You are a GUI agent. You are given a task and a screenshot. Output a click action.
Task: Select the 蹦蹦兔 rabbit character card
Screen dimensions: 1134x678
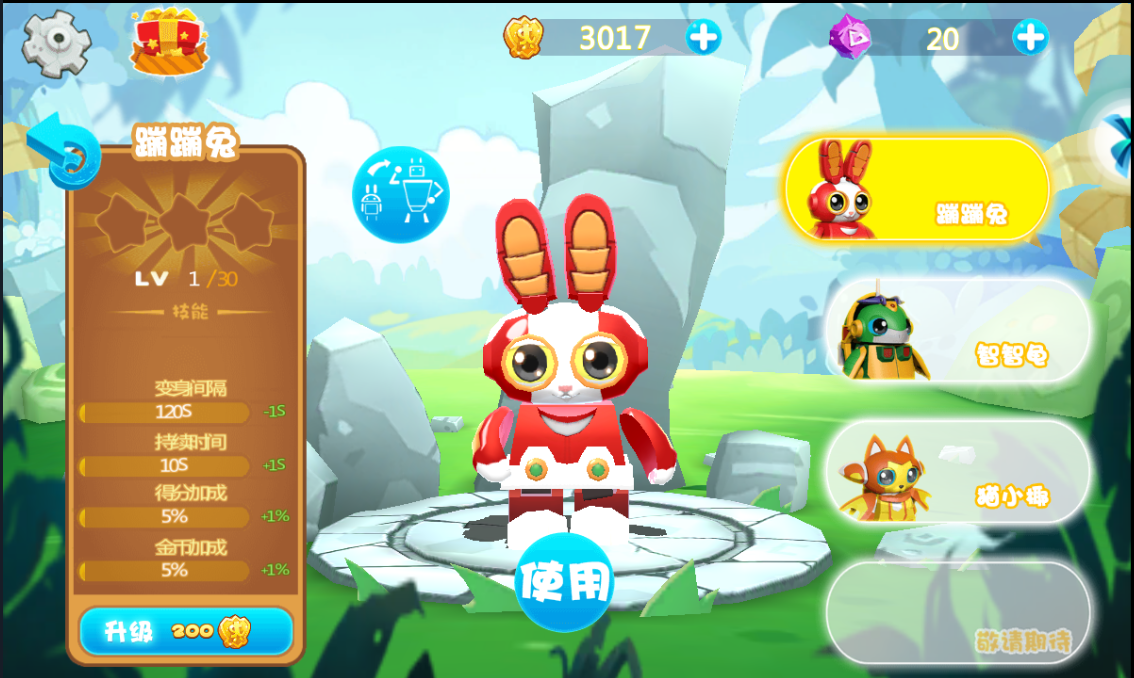tap(916, 190)
